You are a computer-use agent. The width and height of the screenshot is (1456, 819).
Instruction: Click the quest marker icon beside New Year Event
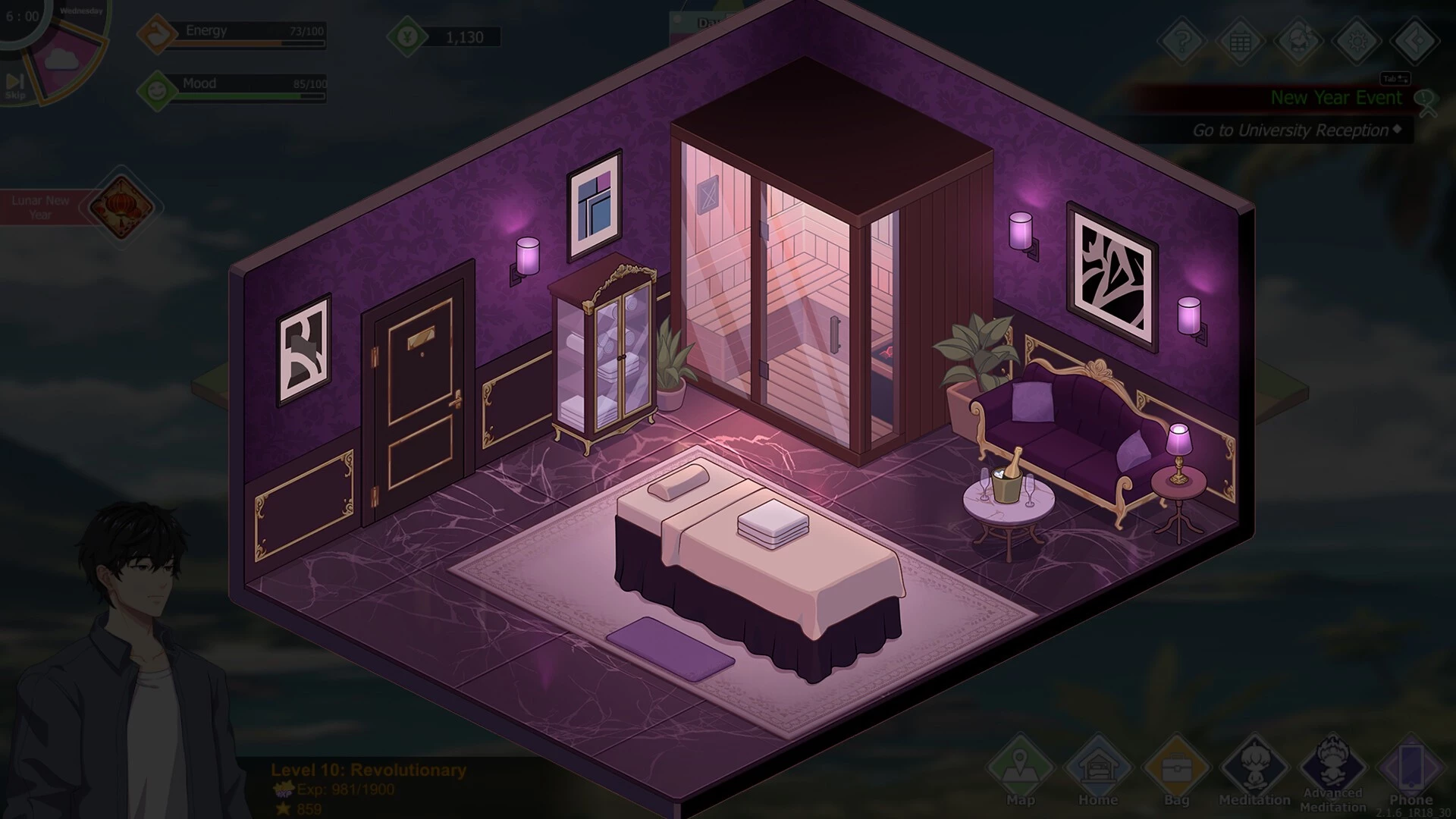[x=1426, y=102]
